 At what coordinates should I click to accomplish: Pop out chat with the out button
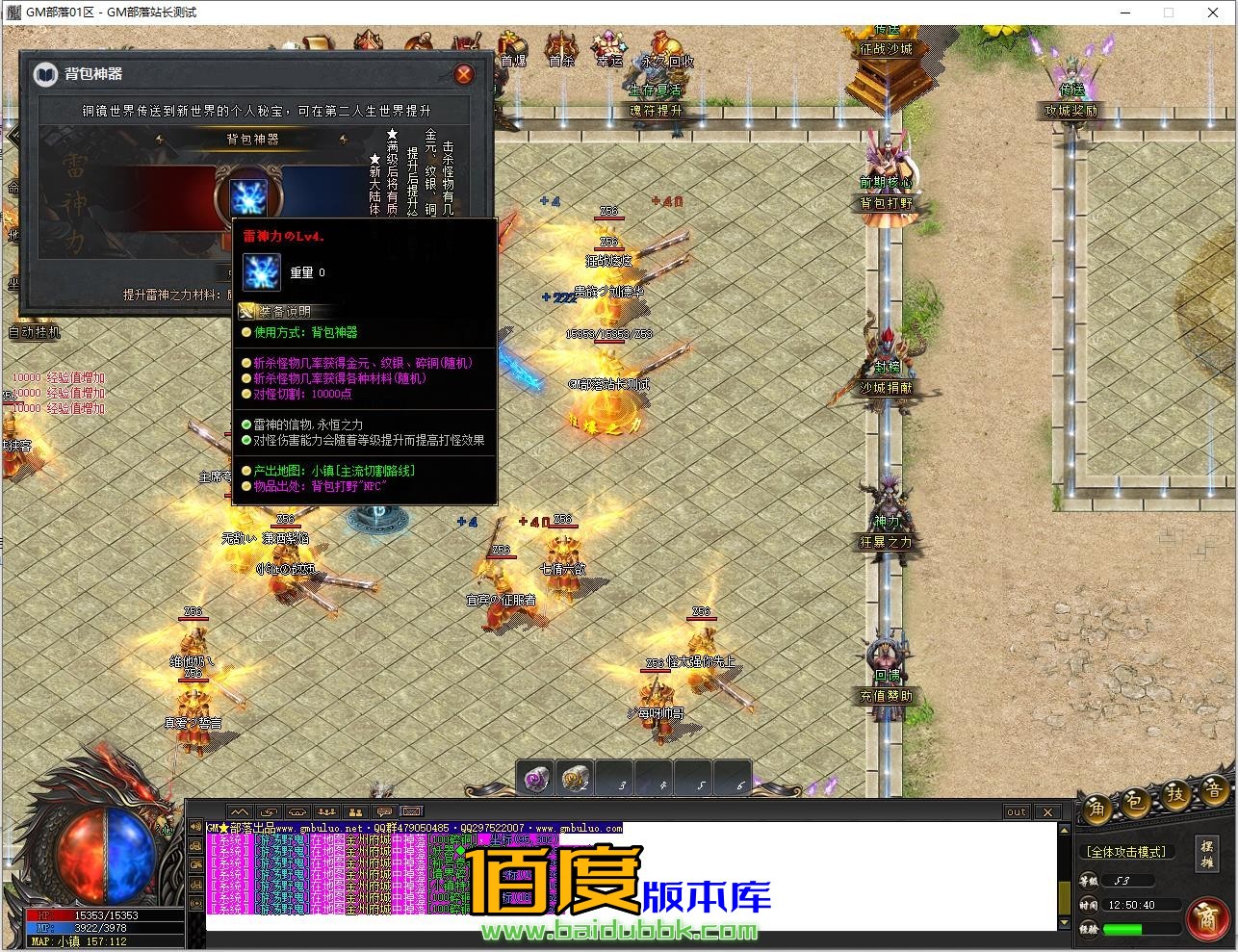coord(1016,811)
